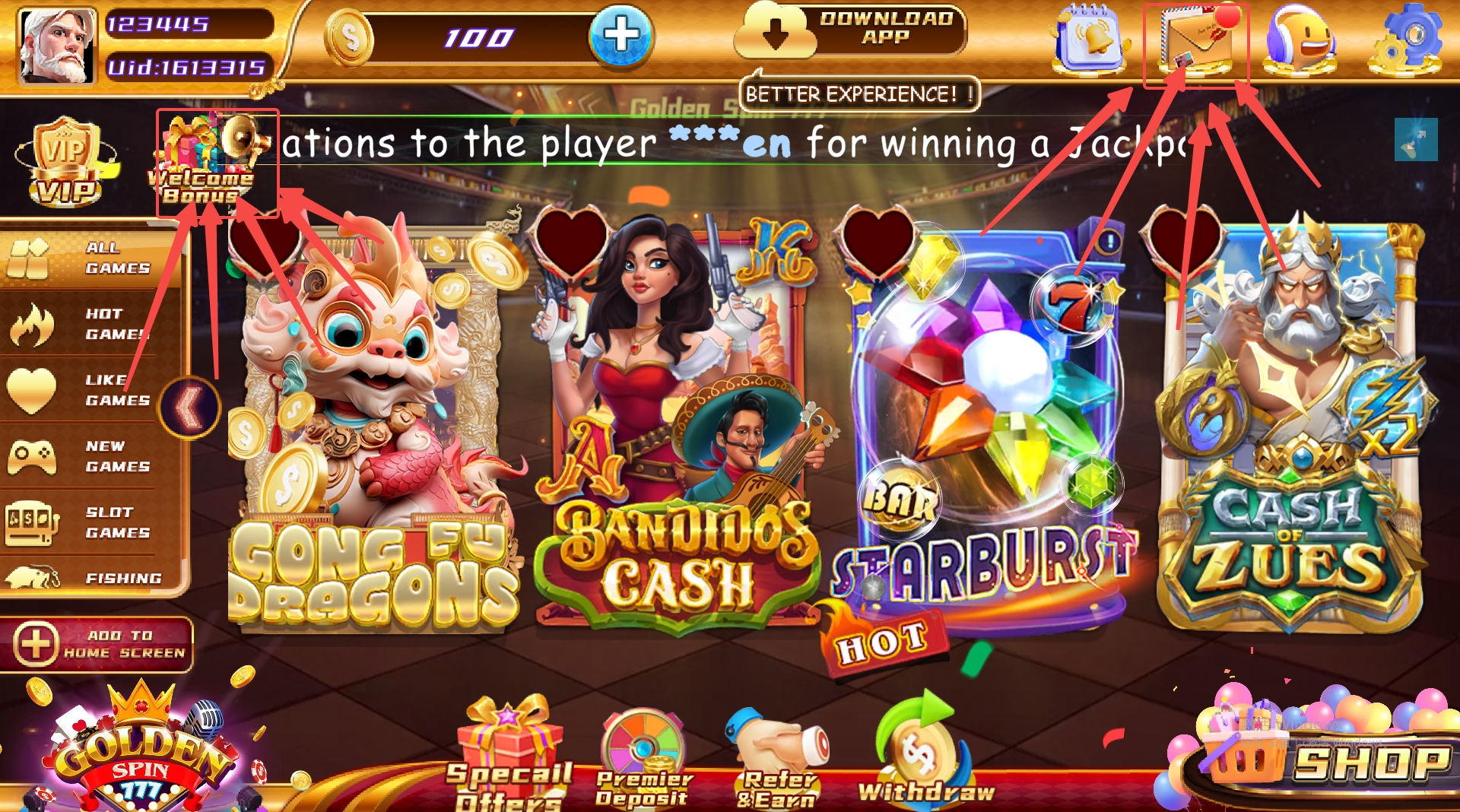Add coins with the blue plus button
Viewport: 1460px width, 812px height.
point(621,35)
